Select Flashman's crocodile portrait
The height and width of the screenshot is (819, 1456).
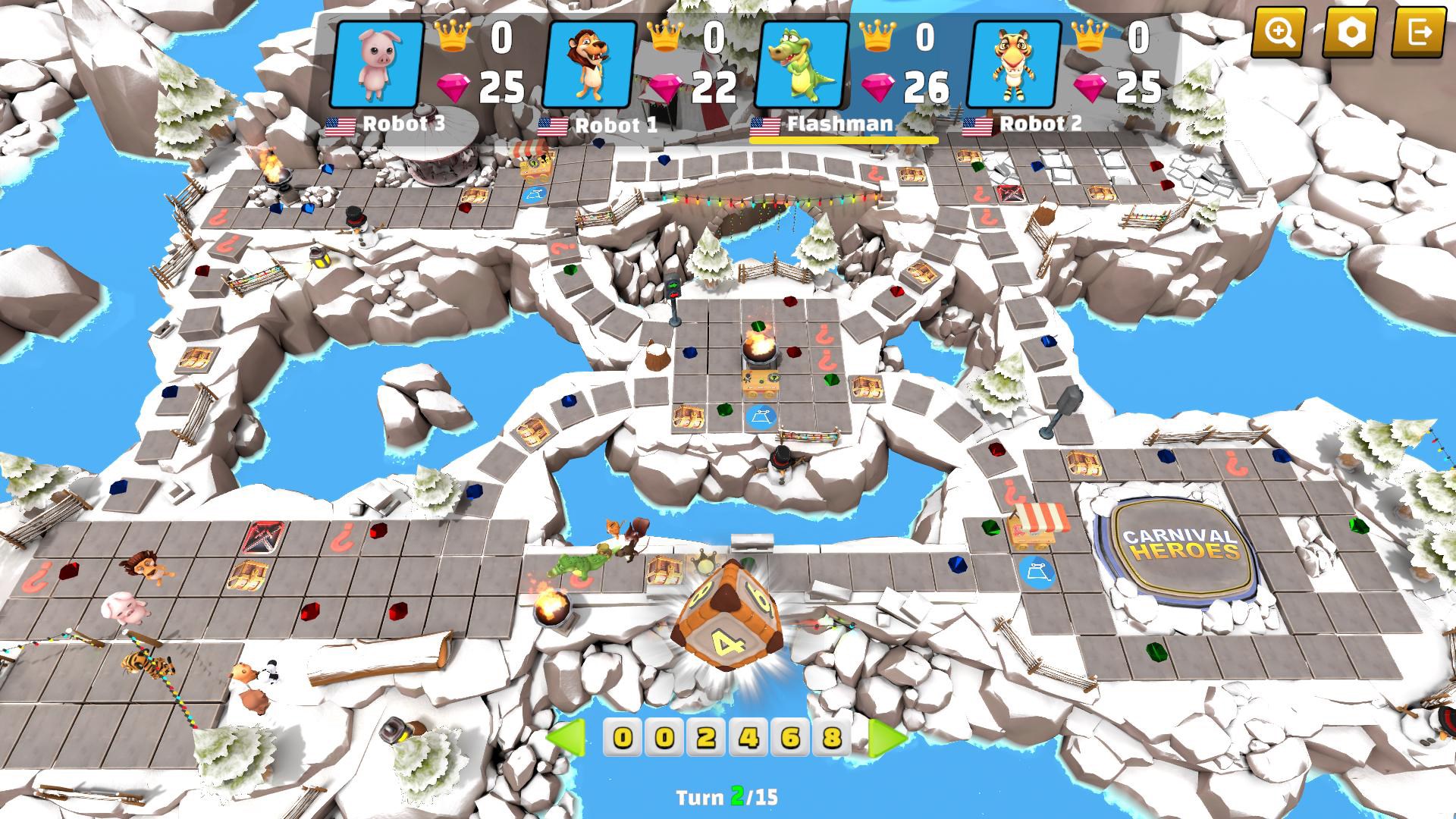[x=802, y=64]
